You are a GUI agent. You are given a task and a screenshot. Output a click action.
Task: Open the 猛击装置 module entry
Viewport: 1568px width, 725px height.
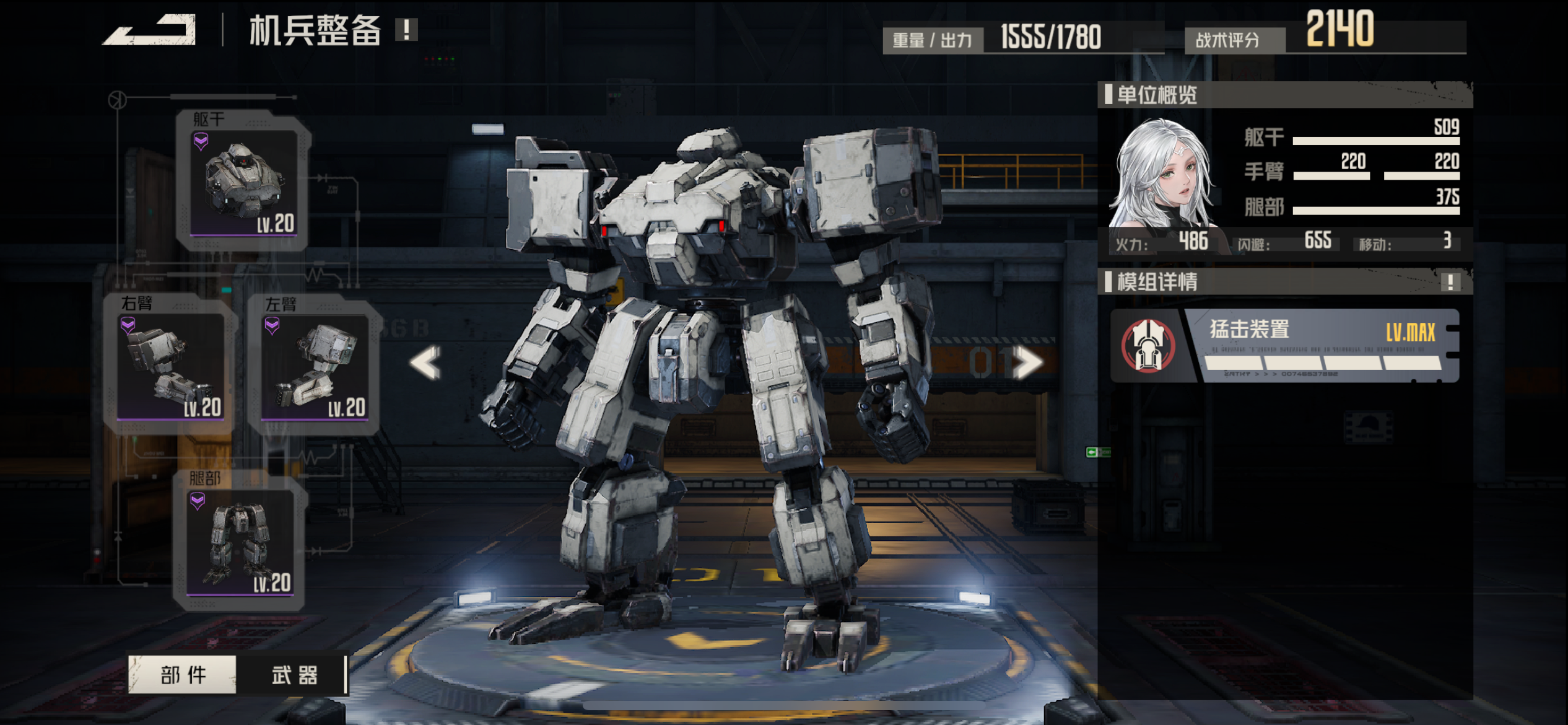click(1285, 346)
